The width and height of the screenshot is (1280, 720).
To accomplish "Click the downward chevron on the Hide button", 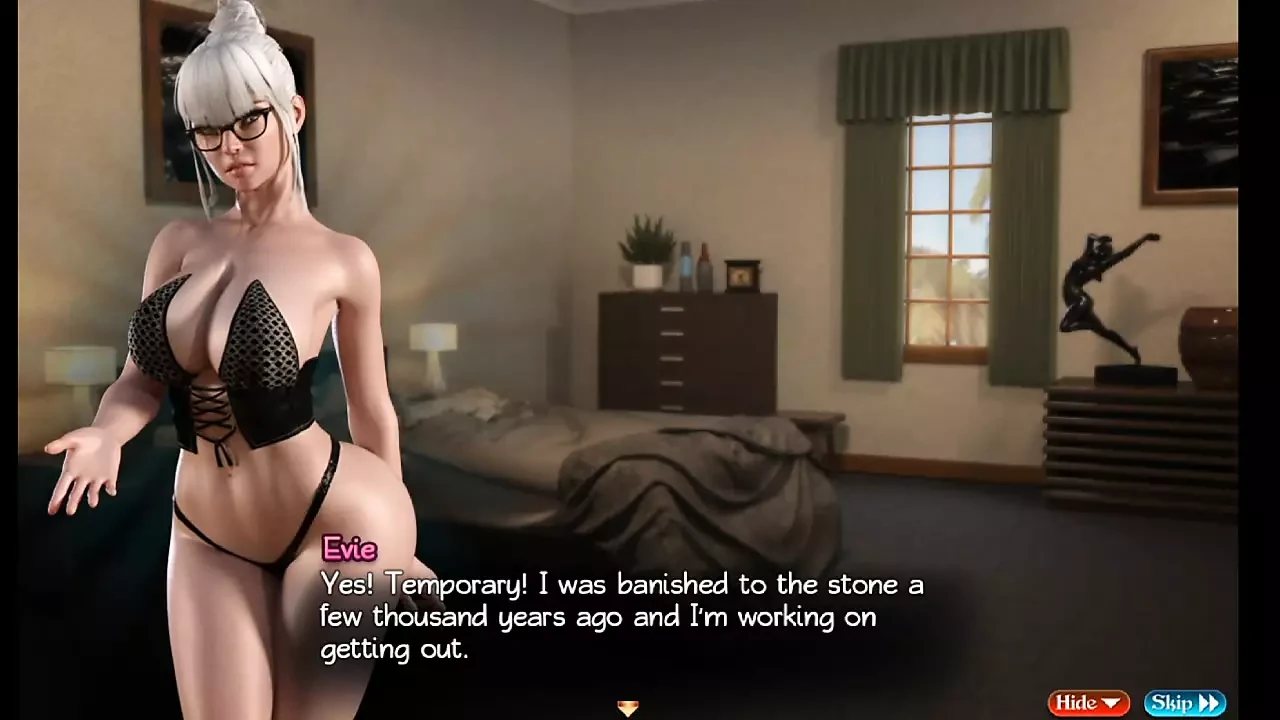I will (1111, 702).
